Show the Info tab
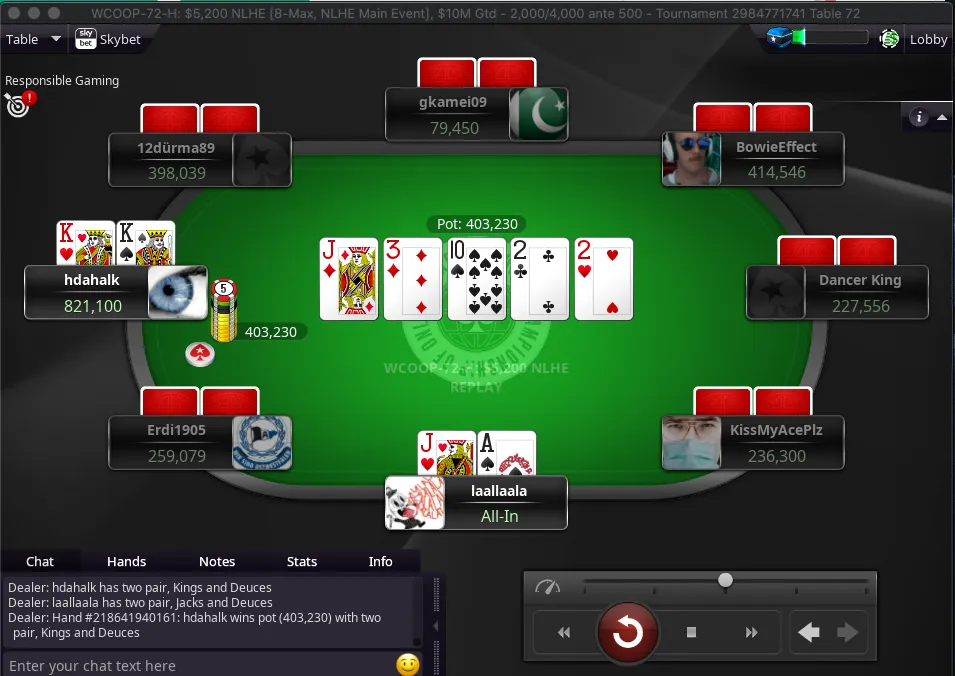This screenshot has width=955, height=676. coord(381,561)
